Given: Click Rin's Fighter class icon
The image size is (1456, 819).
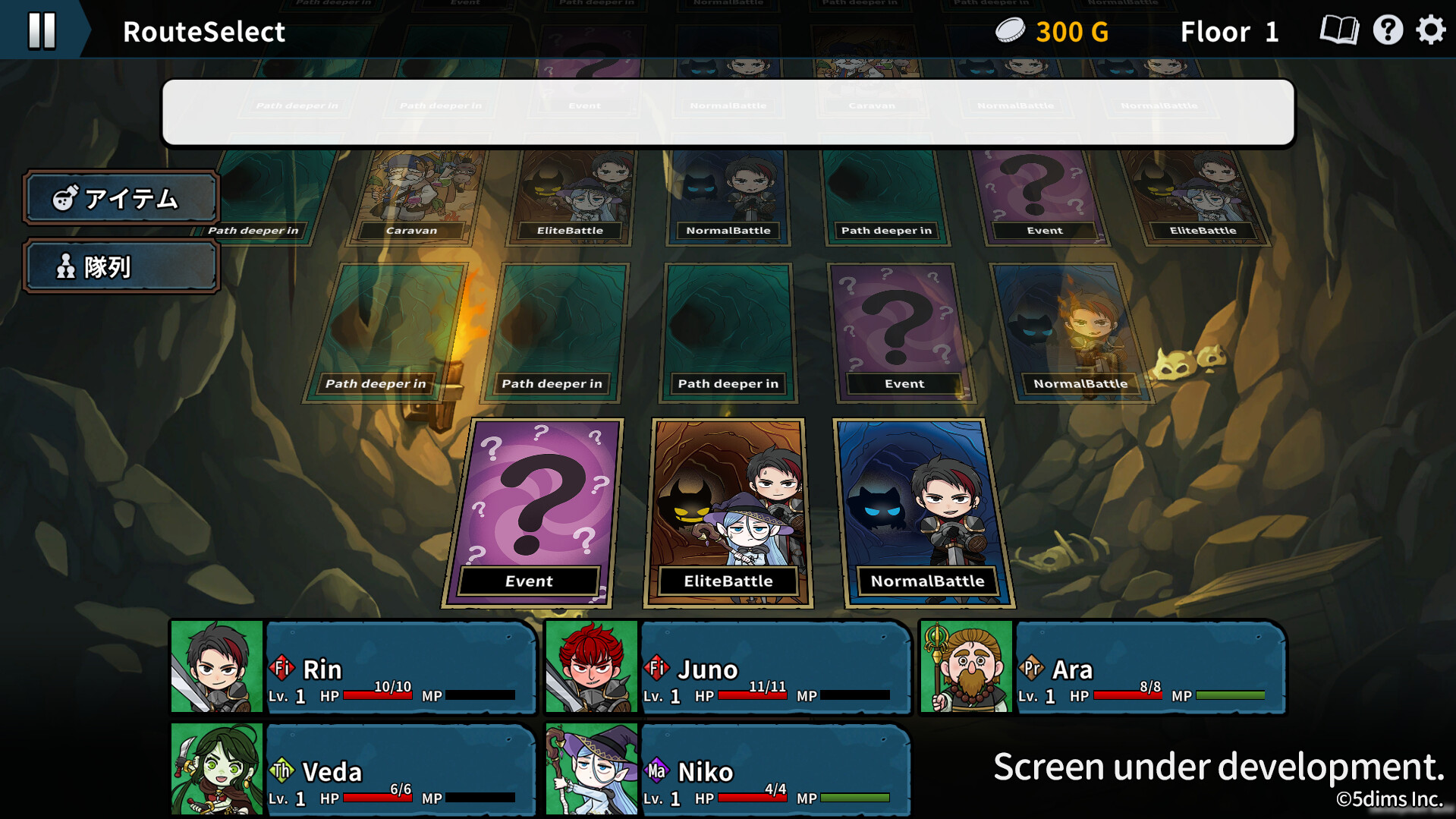Looking at the screenshot, I should [282, 669].
